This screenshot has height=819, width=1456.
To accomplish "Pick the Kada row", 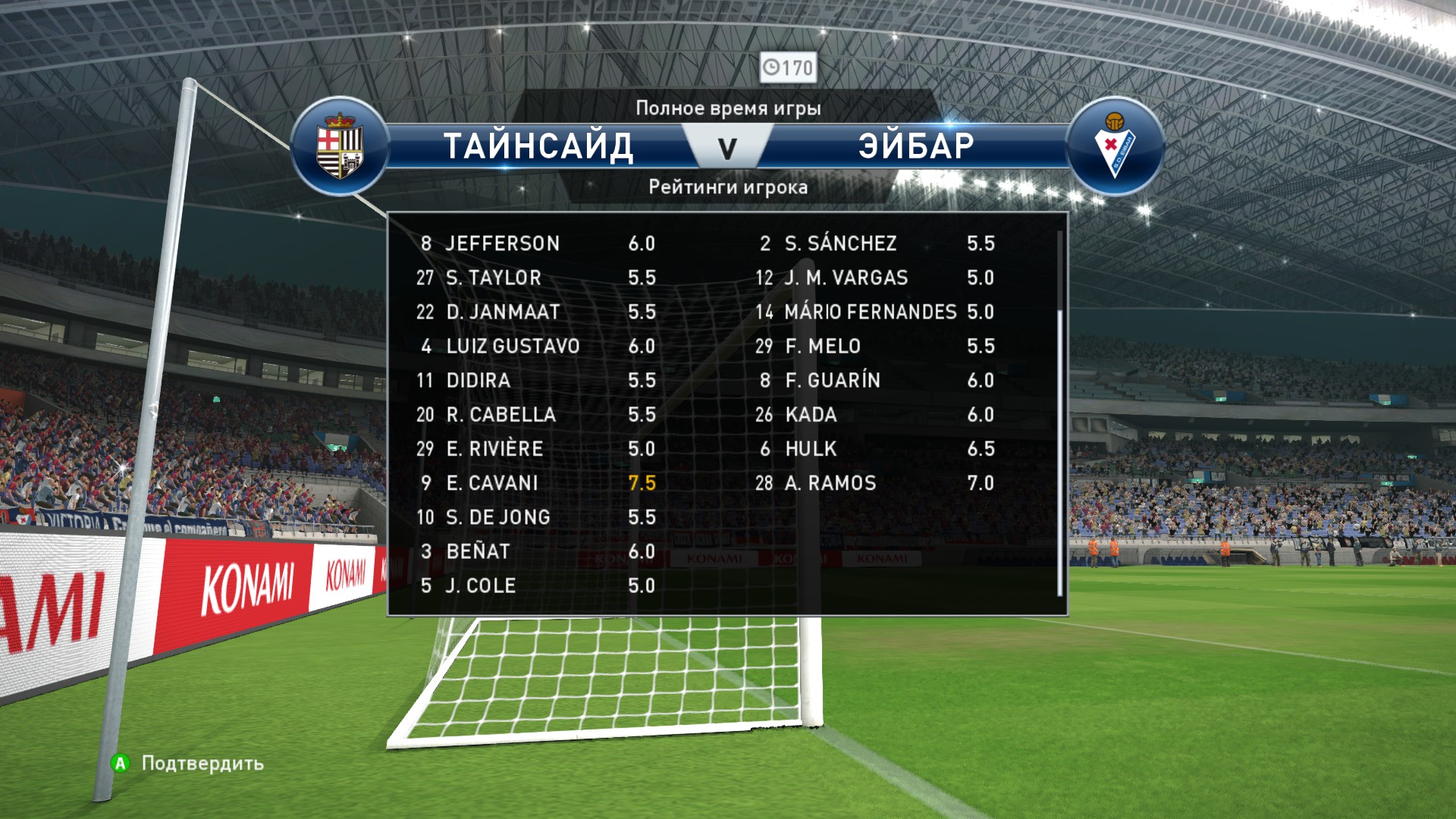I will click(x=875, y=415).
